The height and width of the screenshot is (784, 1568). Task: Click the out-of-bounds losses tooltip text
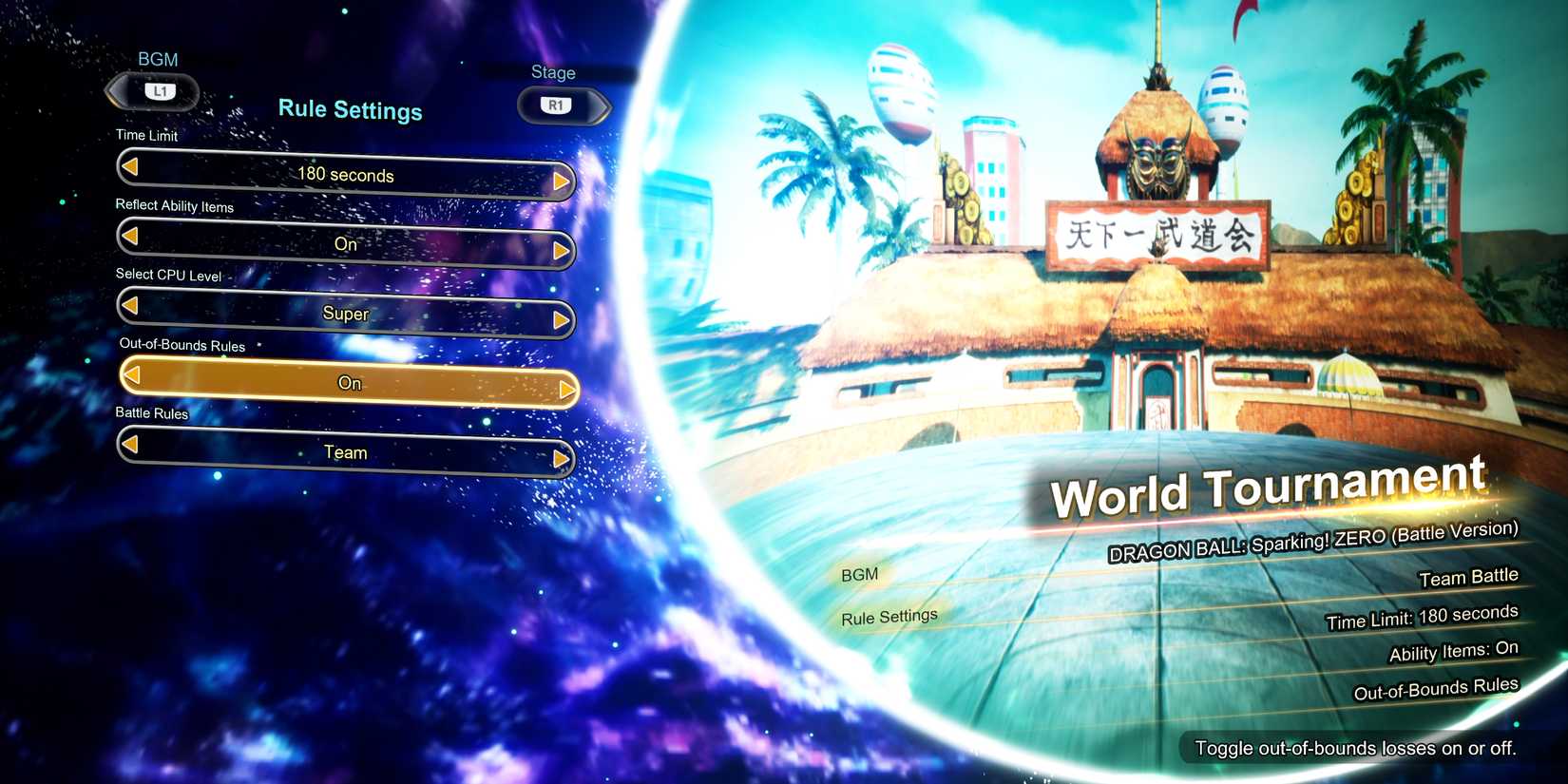(1357, 748)
